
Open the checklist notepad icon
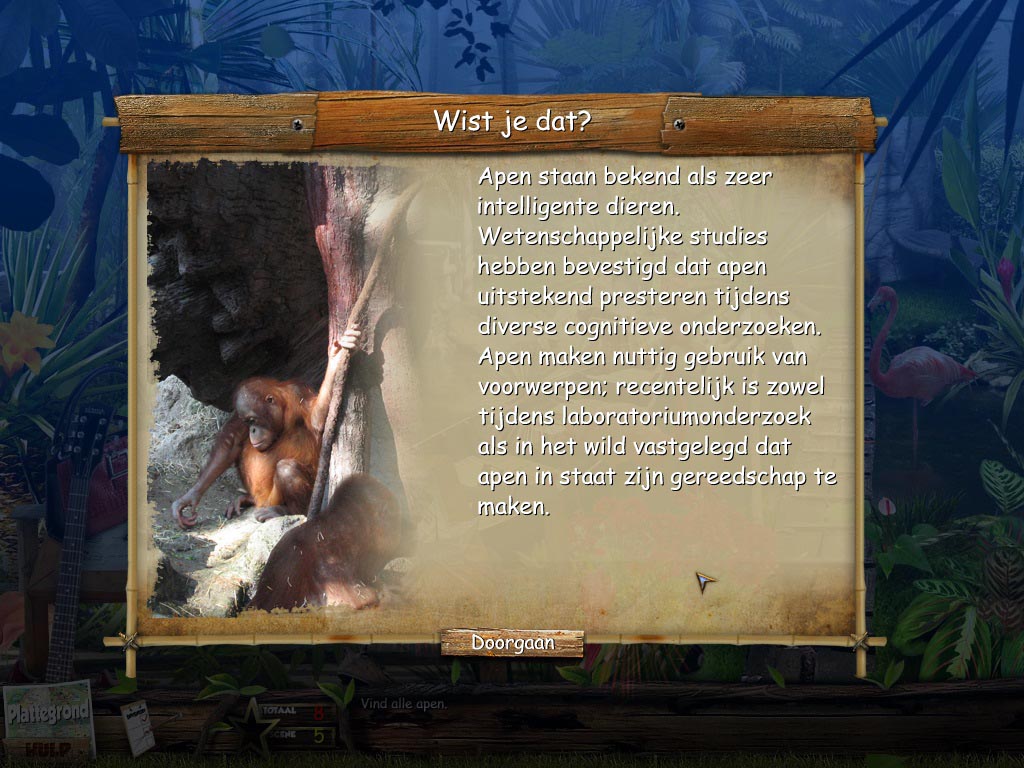pyautogui.click(x=138, y=727)
